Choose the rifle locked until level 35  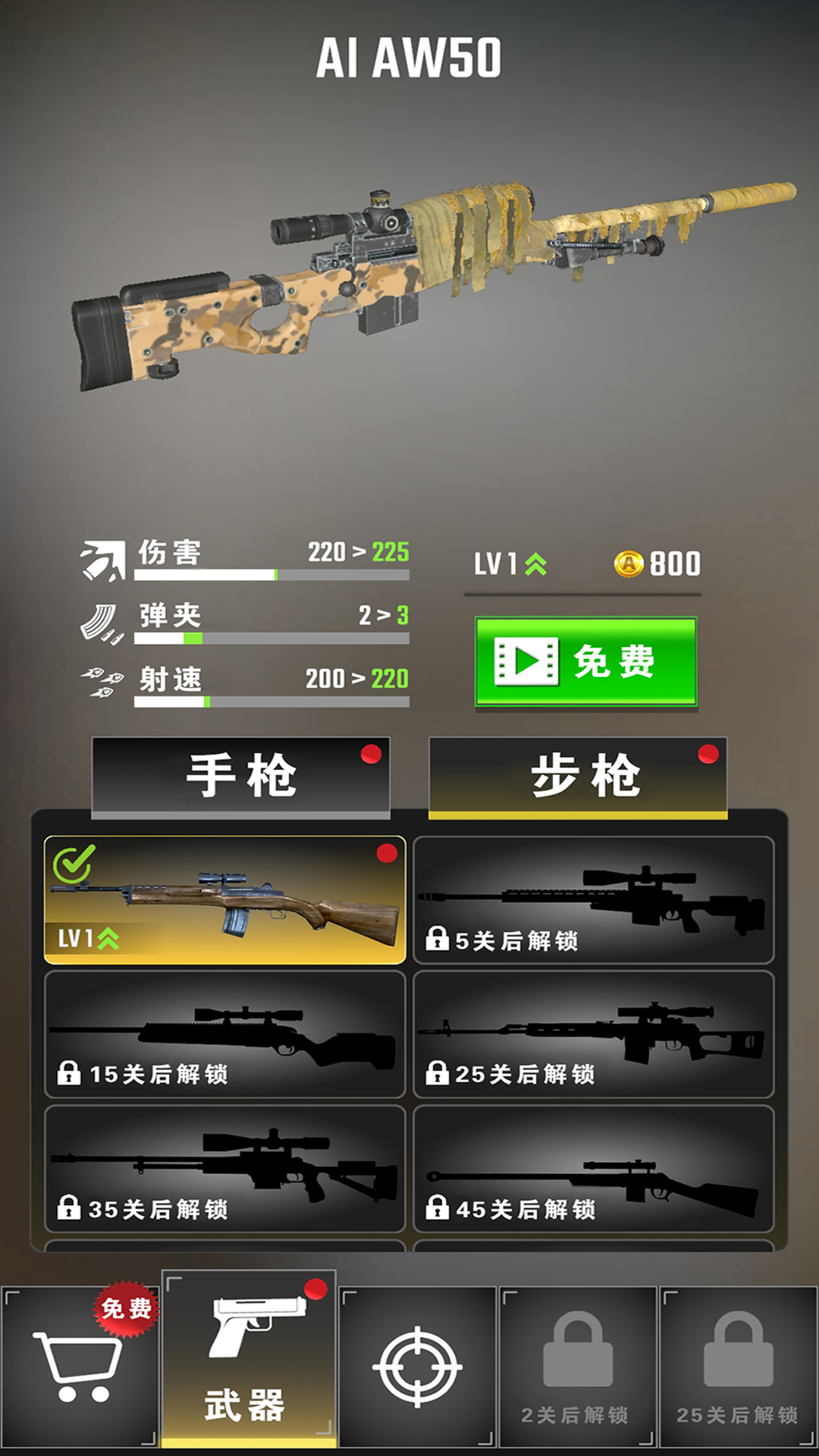point(225,1169)
